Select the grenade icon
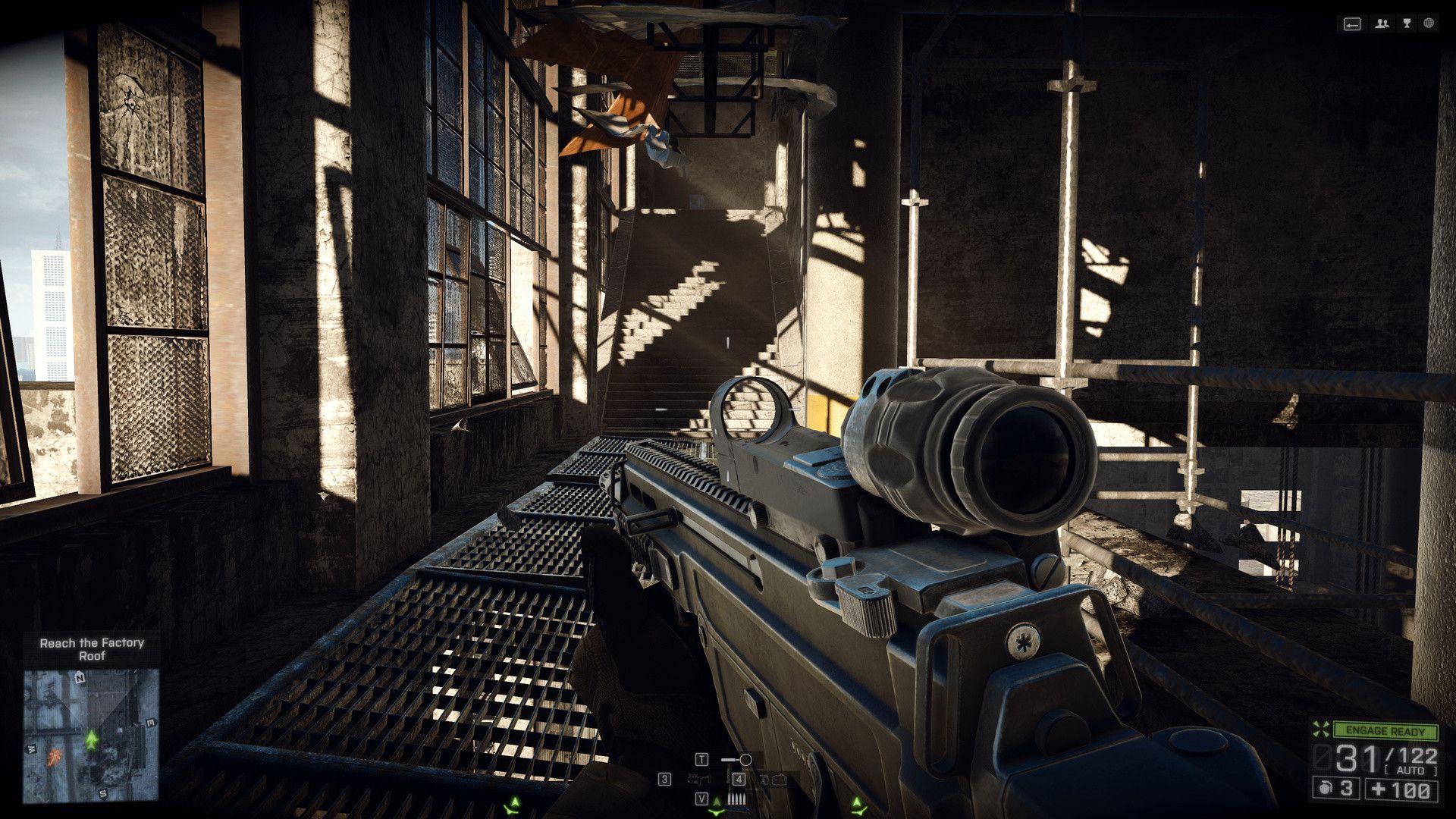 [x=1325, y=789]
